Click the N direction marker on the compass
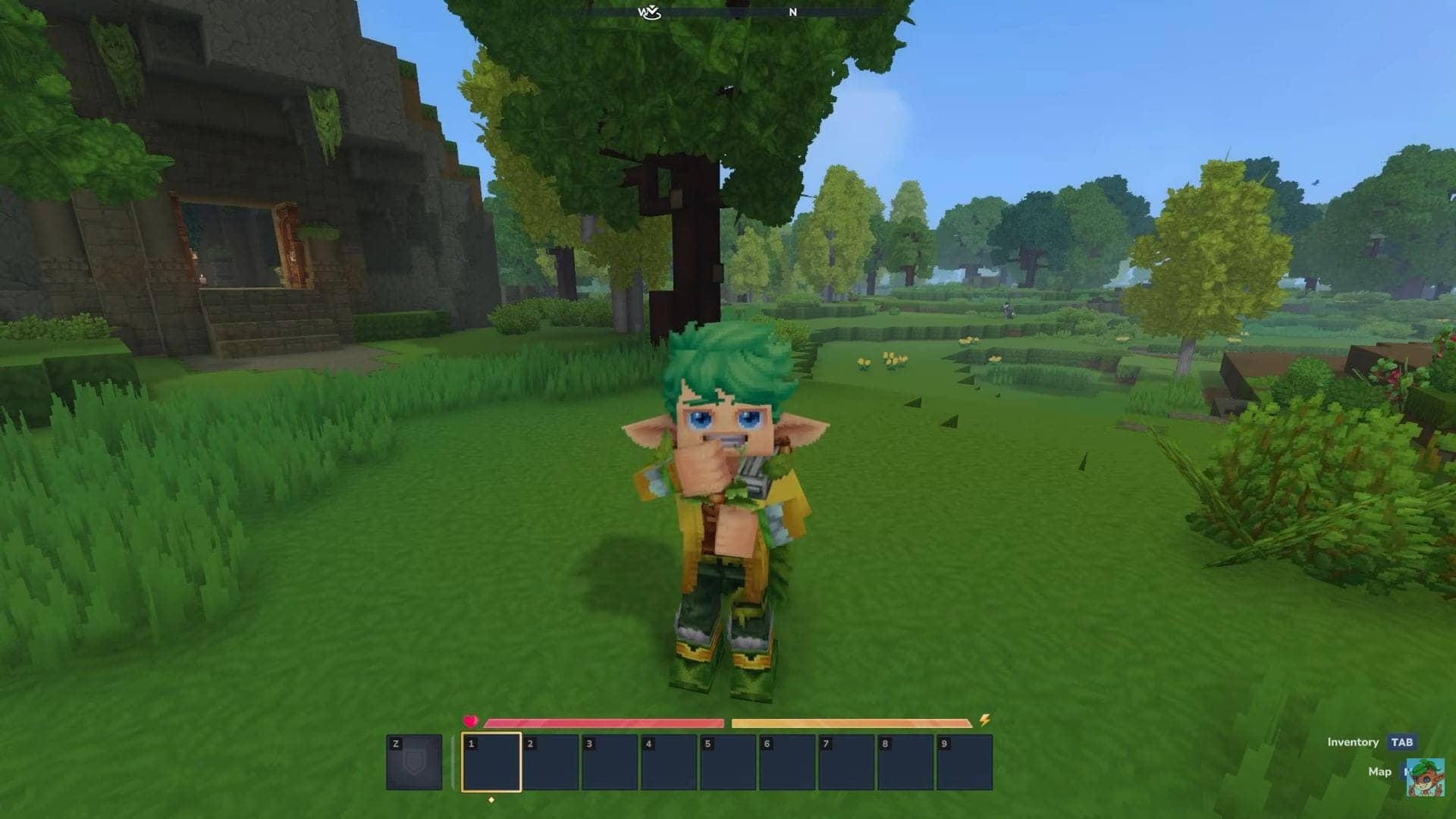The height and width of the screenshot is (819, 1456). click(794, 12)
